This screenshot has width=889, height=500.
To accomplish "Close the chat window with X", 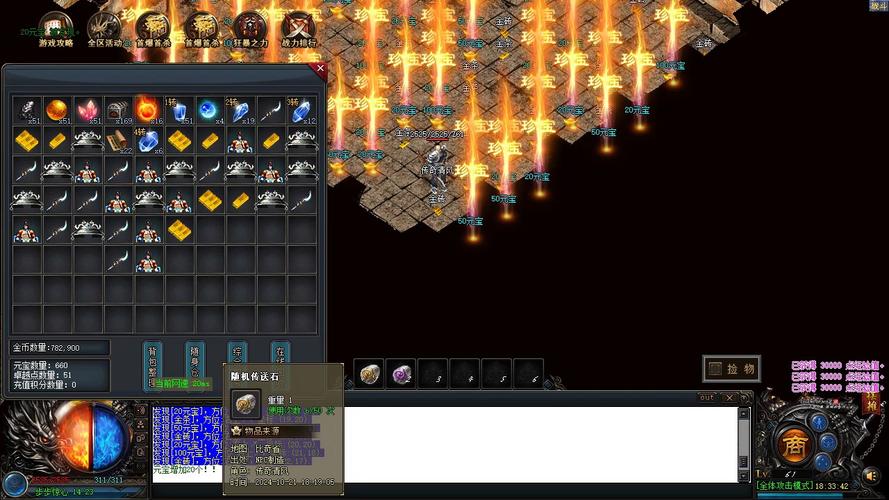I will click(x=729, y=398).
